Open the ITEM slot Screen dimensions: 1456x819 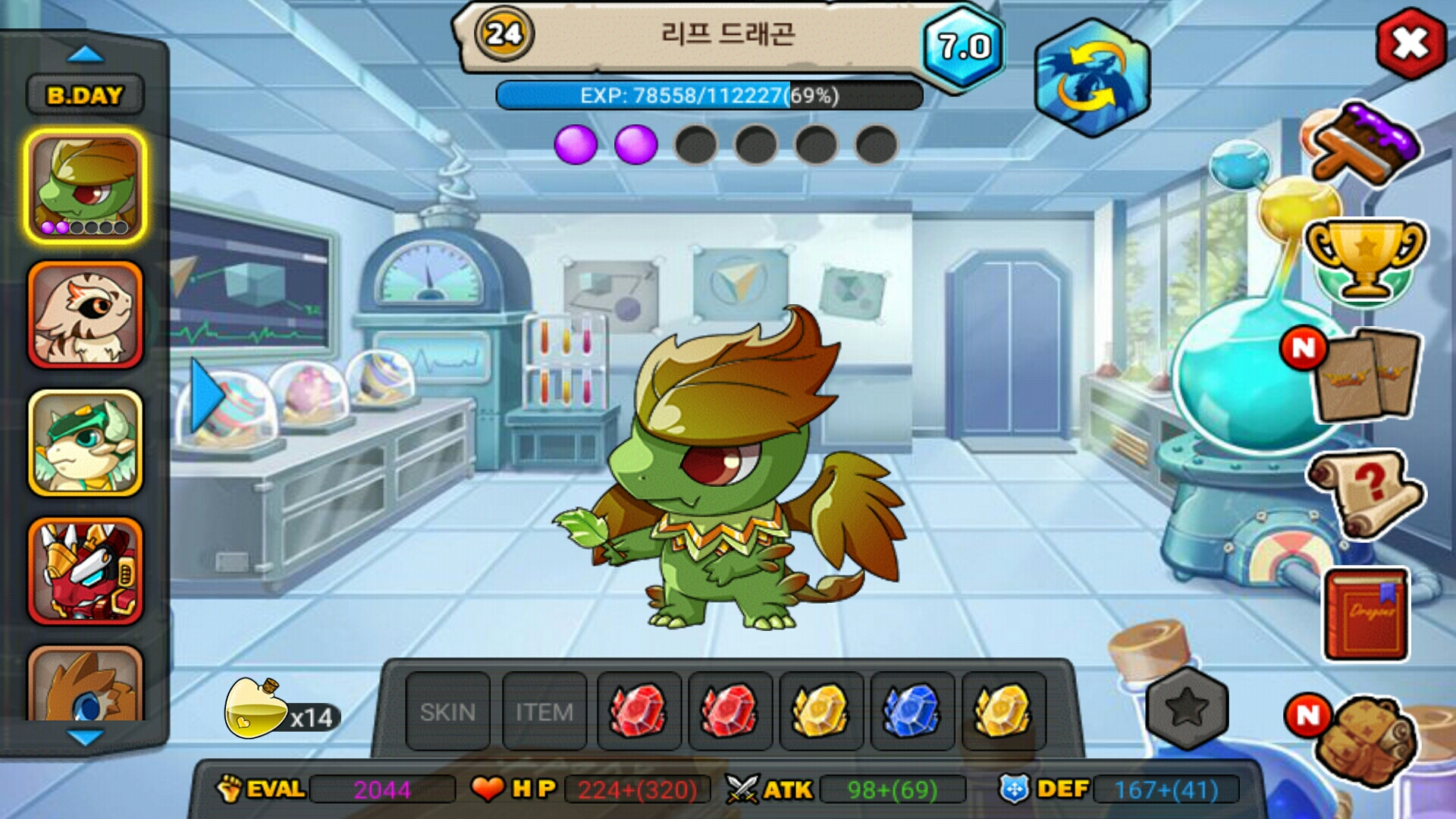(x=544, y=711)
